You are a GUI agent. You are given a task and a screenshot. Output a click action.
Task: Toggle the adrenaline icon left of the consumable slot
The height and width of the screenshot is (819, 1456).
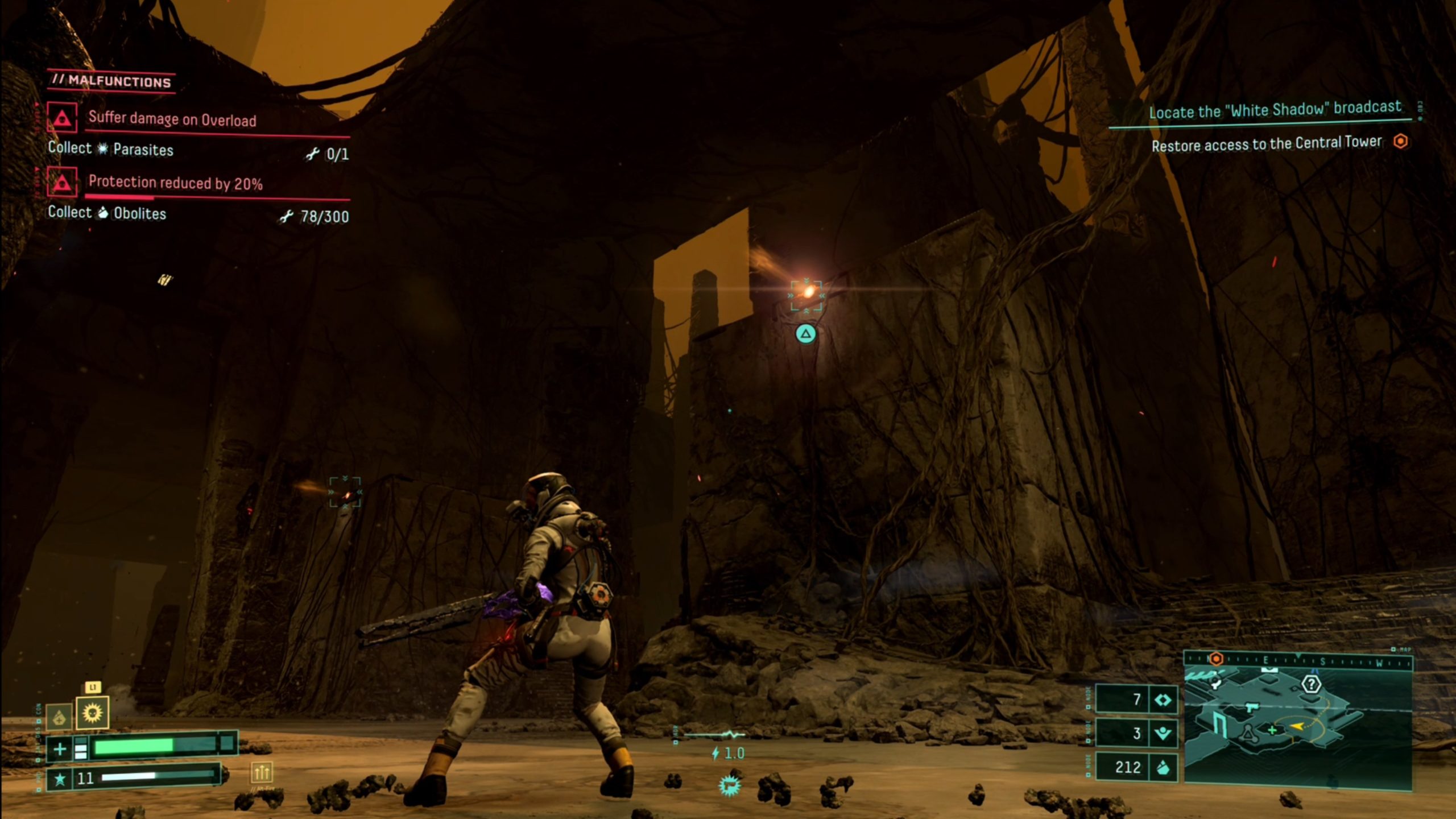(x=60, y=717)
